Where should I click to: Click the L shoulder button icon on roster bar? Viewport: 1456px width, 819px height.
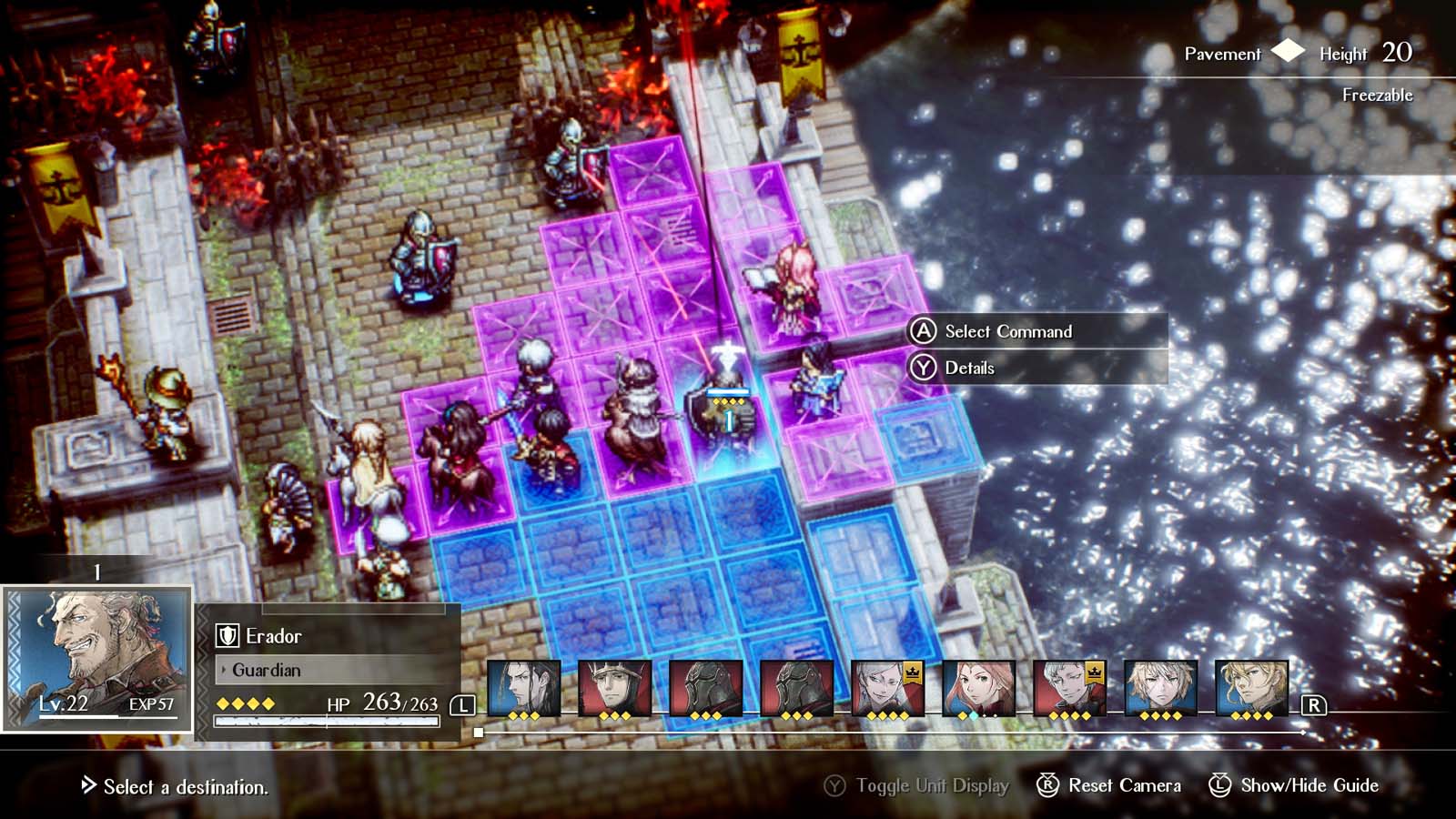(x=464, y=703)
